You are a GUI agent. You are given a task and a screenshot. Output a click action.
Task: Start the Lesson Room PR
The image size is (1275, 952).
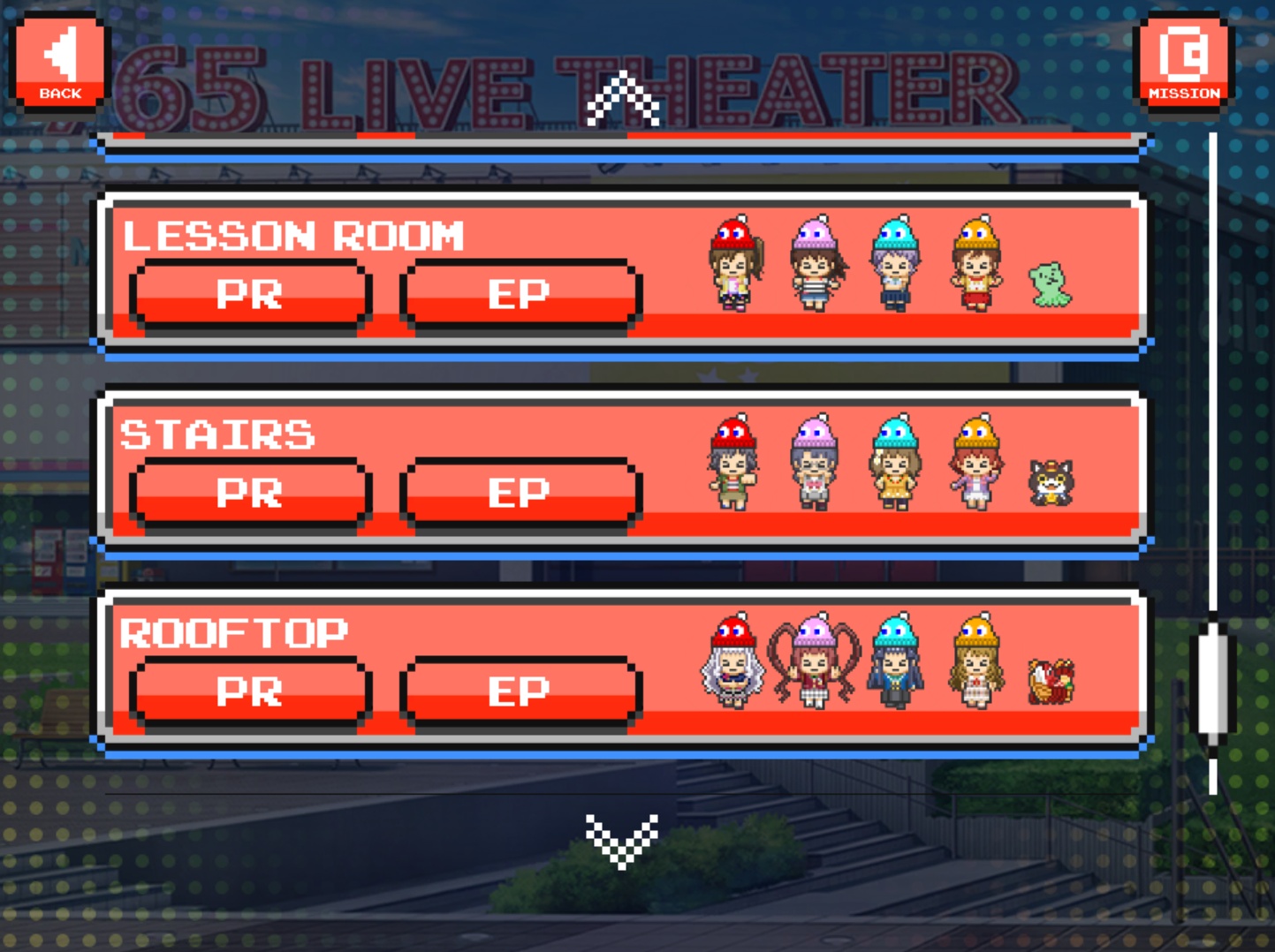250,295
